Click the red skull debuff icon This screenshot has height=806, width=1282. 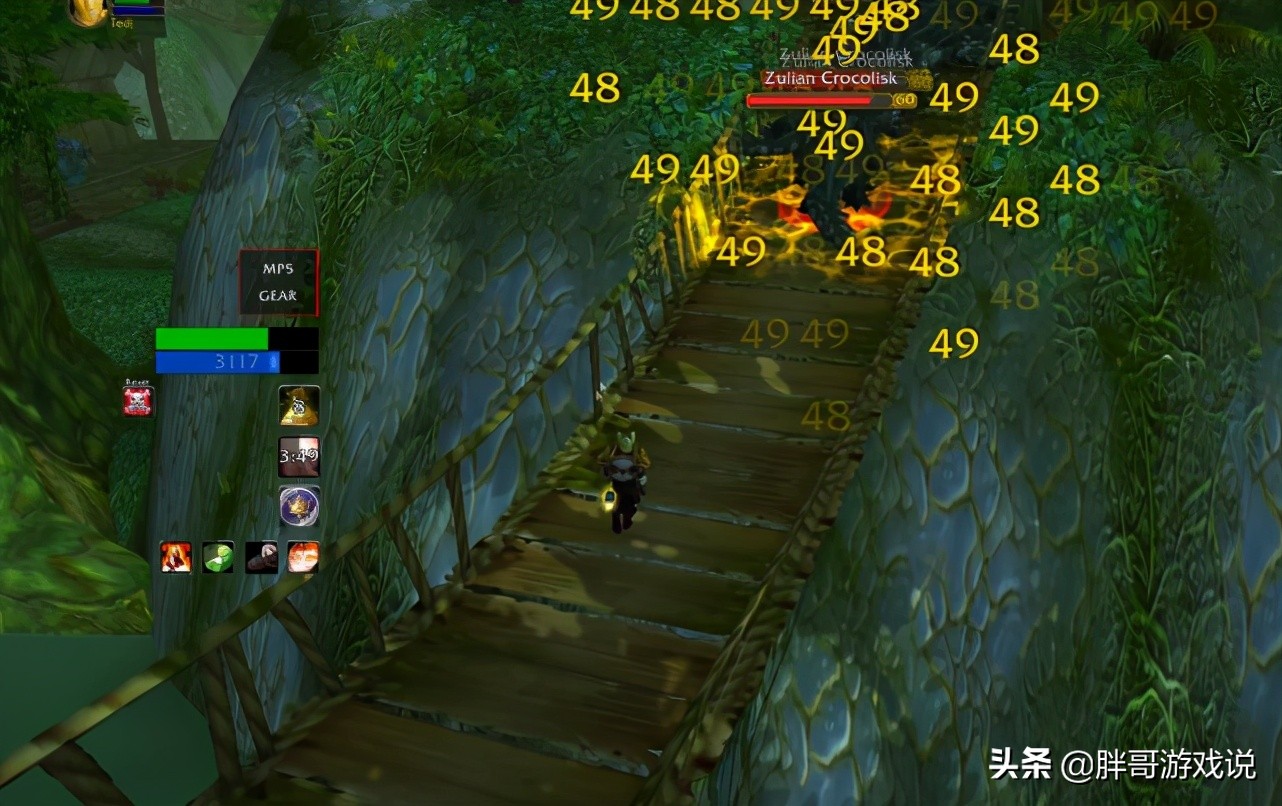click(137, 399)
